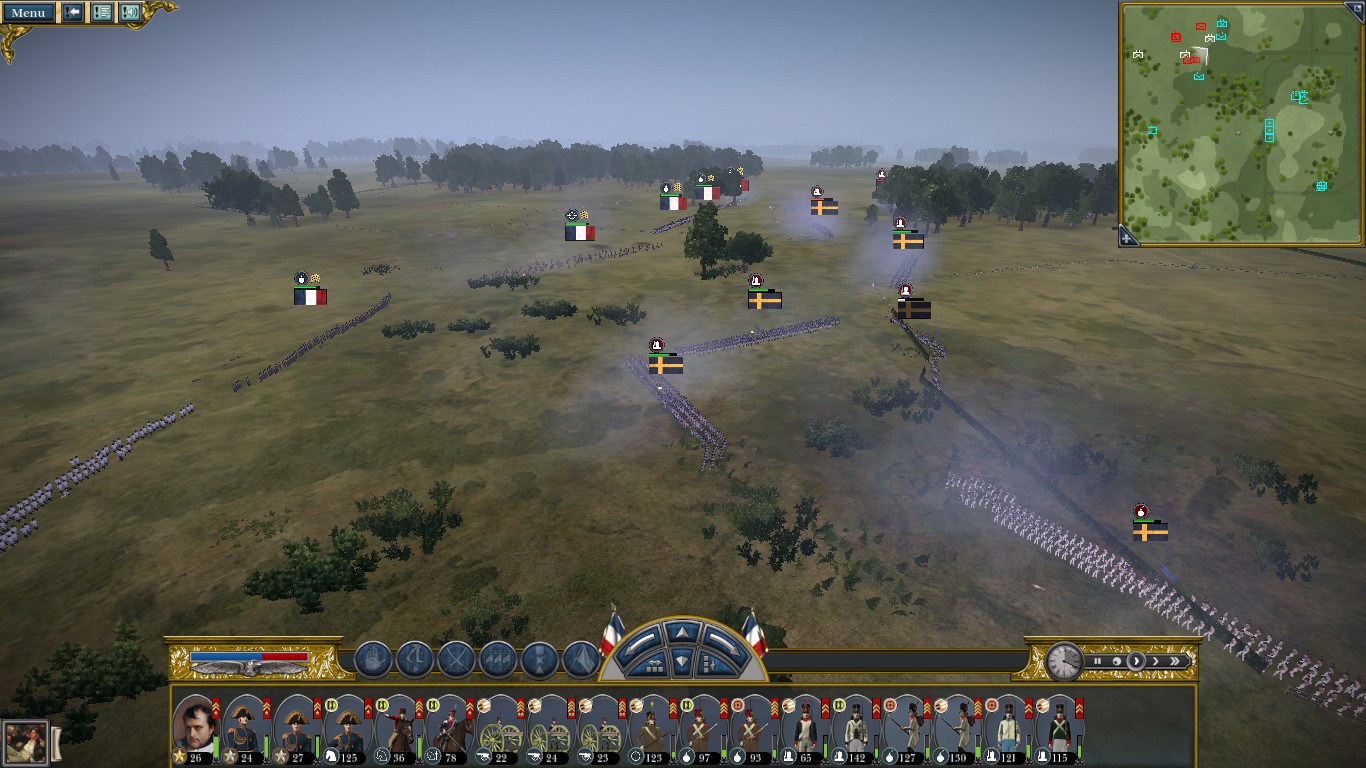The image size is (1366, 768).
Task: Set battle speed to fastest double-arrow
Action: pos(1176,661)
